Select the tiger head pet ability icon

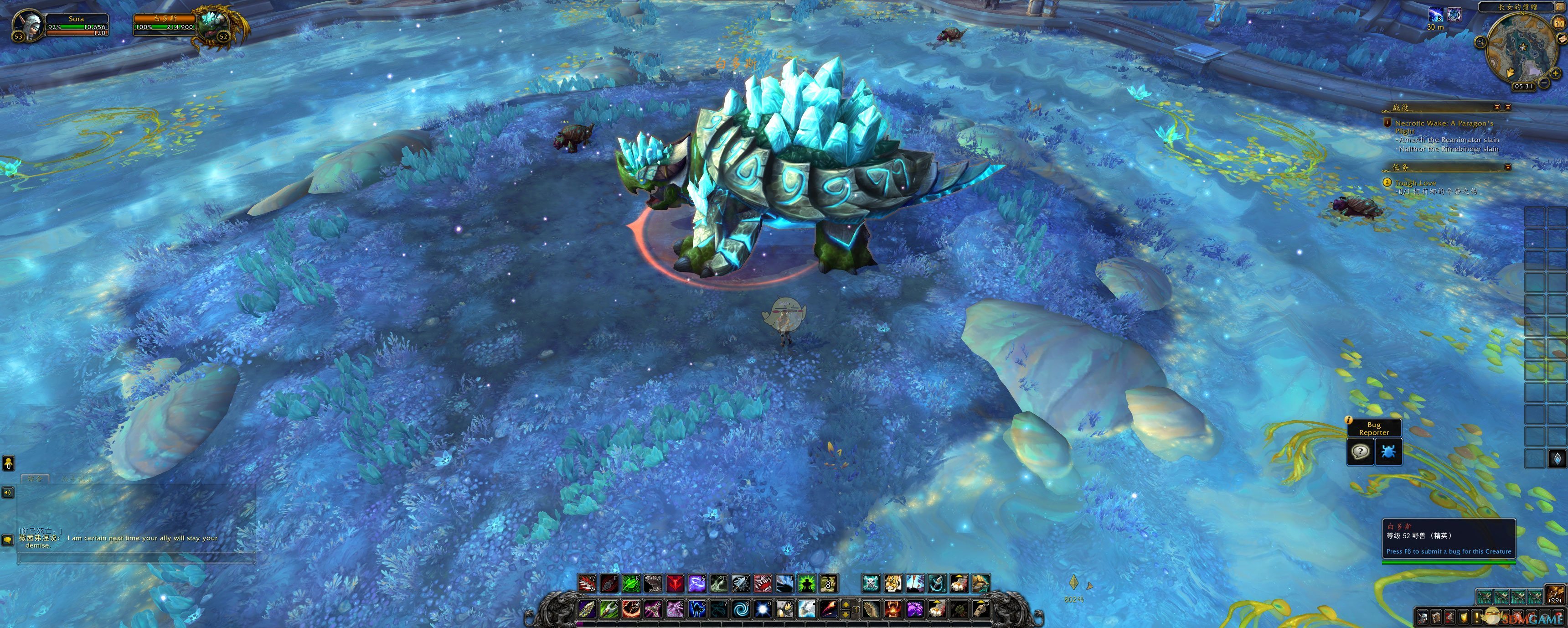click(x=892, y=584)
